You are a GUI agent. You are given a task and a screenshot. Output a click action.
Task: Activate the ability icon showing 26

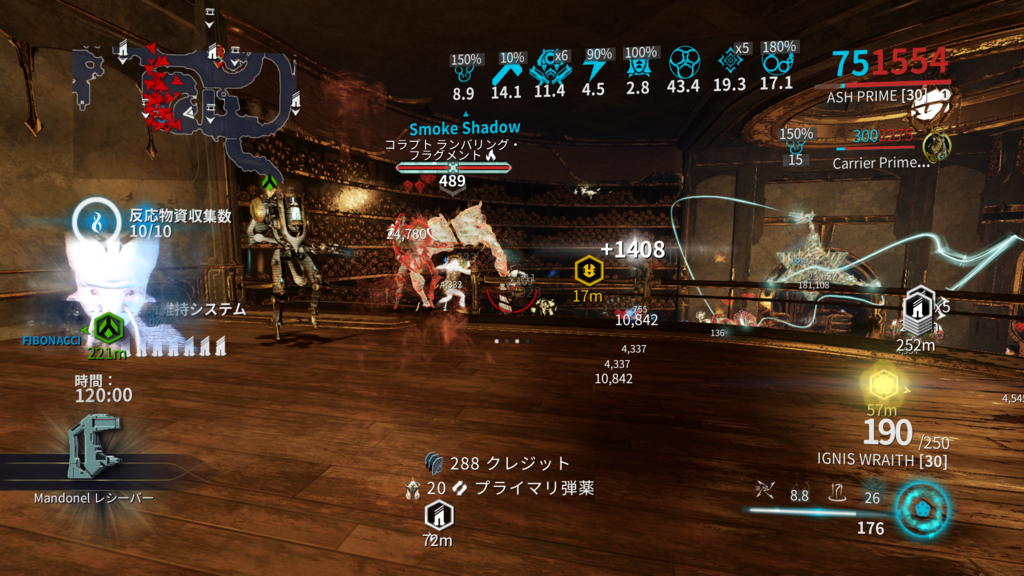[870, 490]
